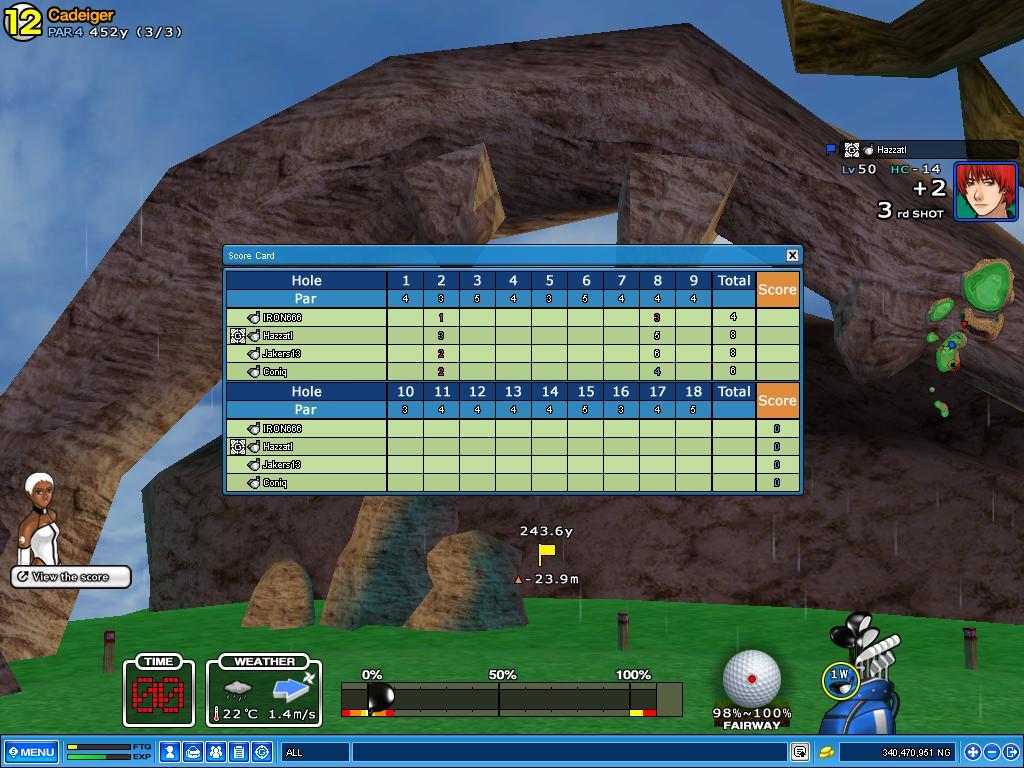Open the chat log window icon
The image size is (1024, 768).
[x=800, y=752]
